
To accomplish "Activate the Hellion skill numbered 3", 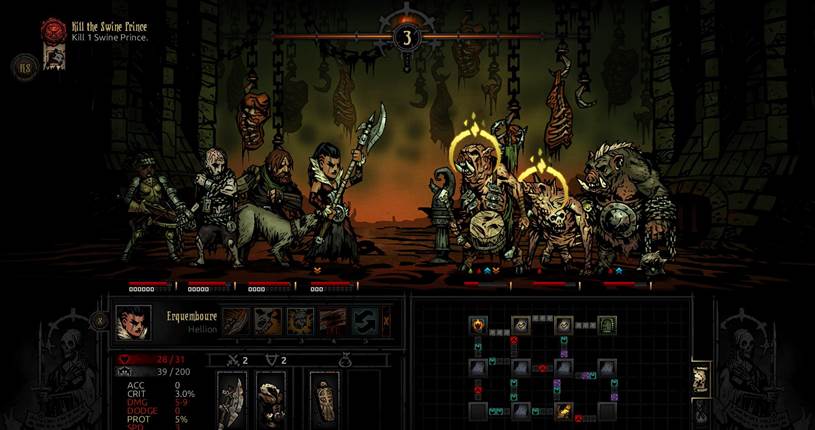I will click(301, 321).
